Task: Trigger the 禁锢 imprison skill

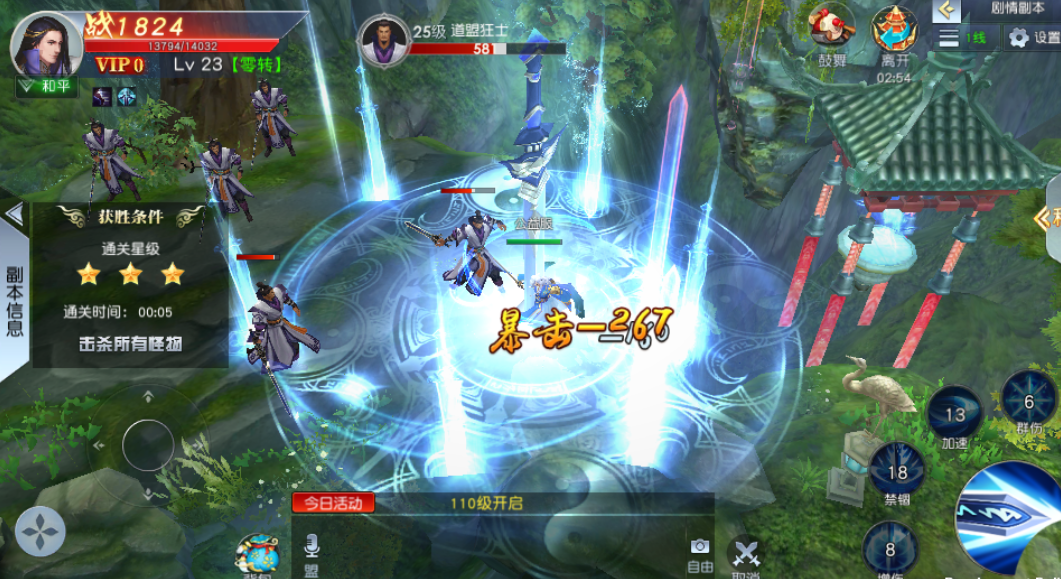Action: coord(896,471)
